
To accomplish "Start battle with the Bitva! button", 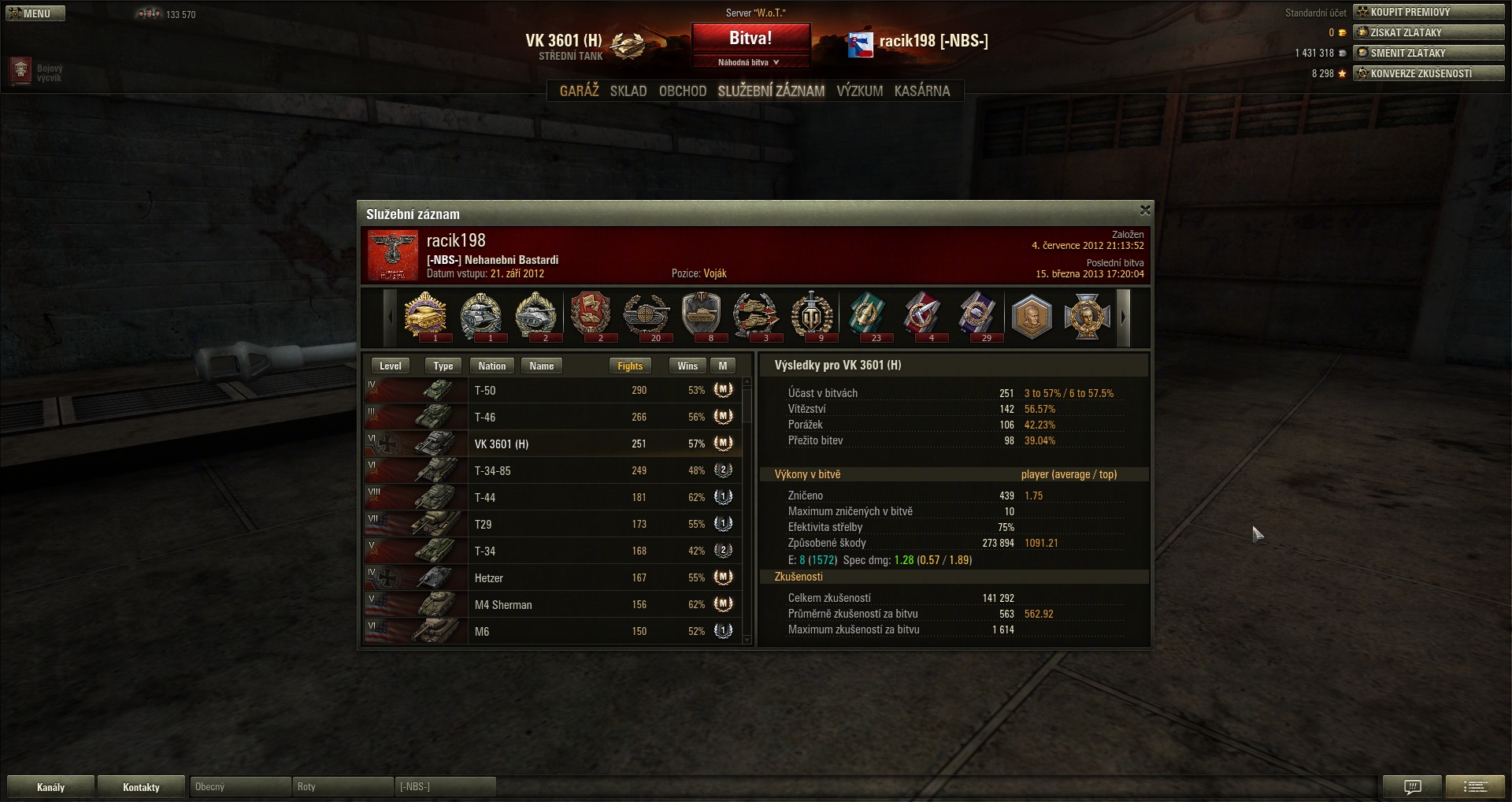I will 750,39.
